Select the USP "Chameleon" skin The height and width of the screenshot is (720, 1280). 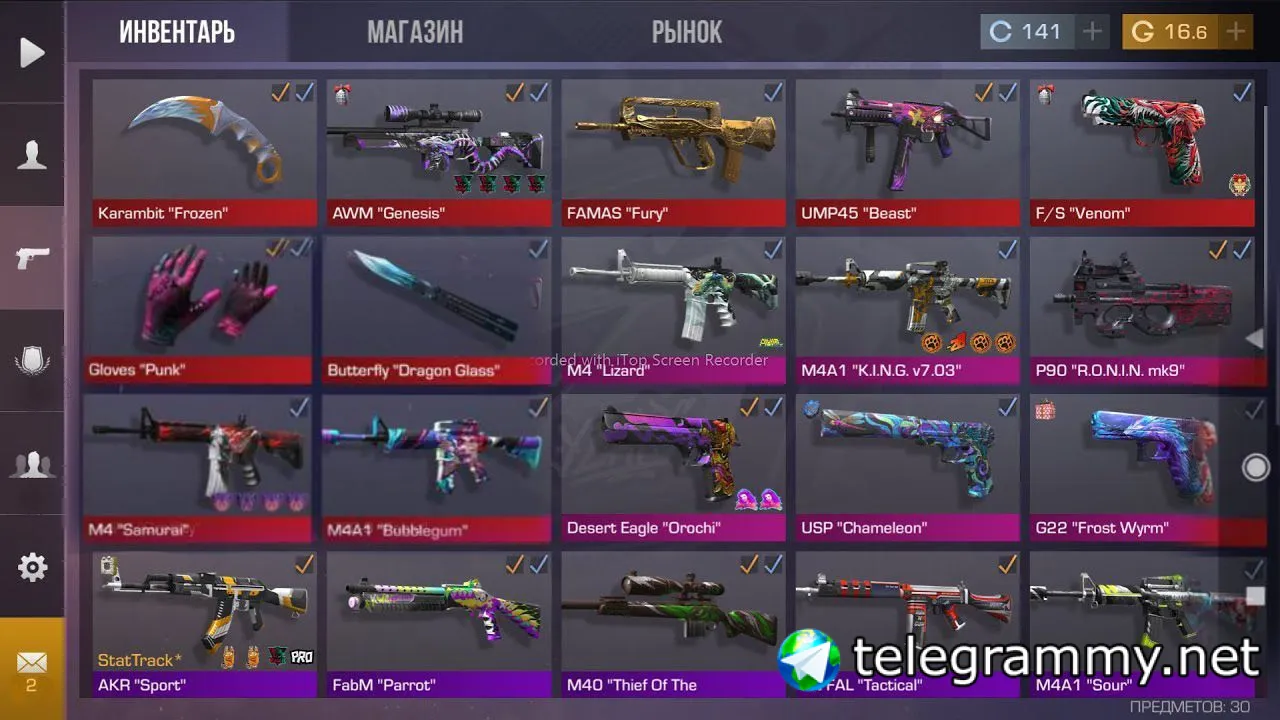[907, 465]
